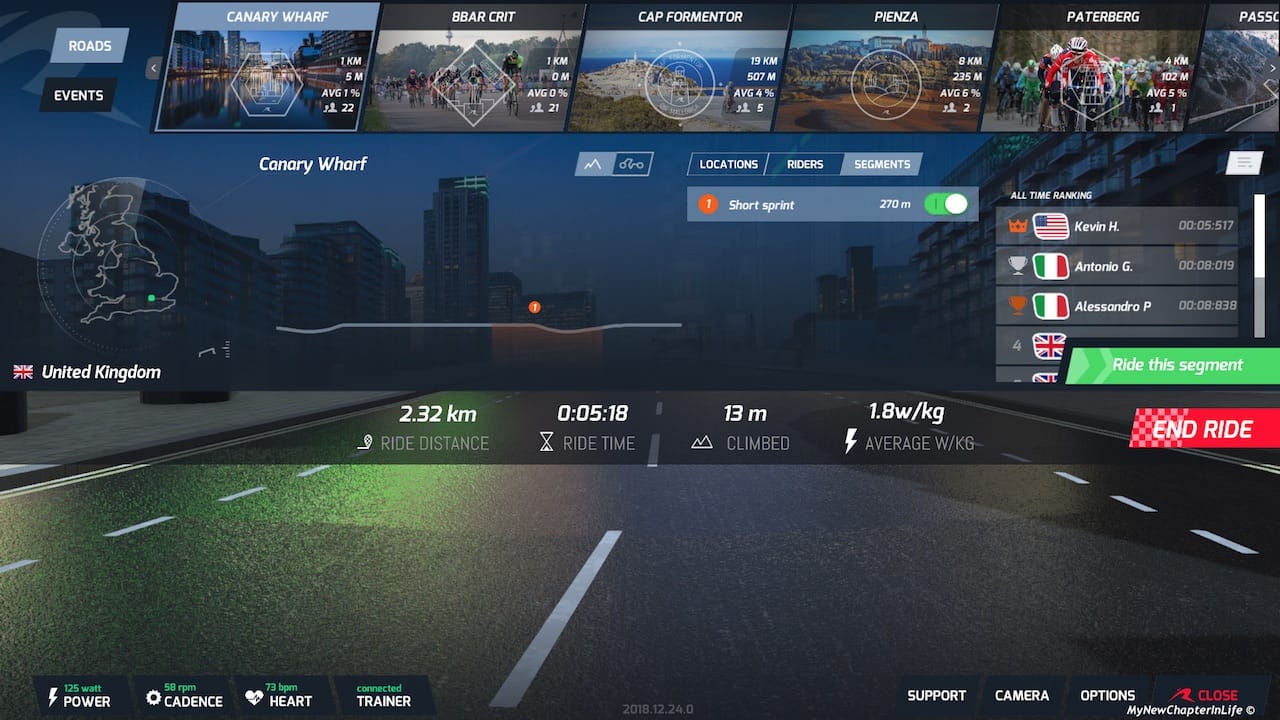
Task: End the current ride
Action: (1205, 429)
